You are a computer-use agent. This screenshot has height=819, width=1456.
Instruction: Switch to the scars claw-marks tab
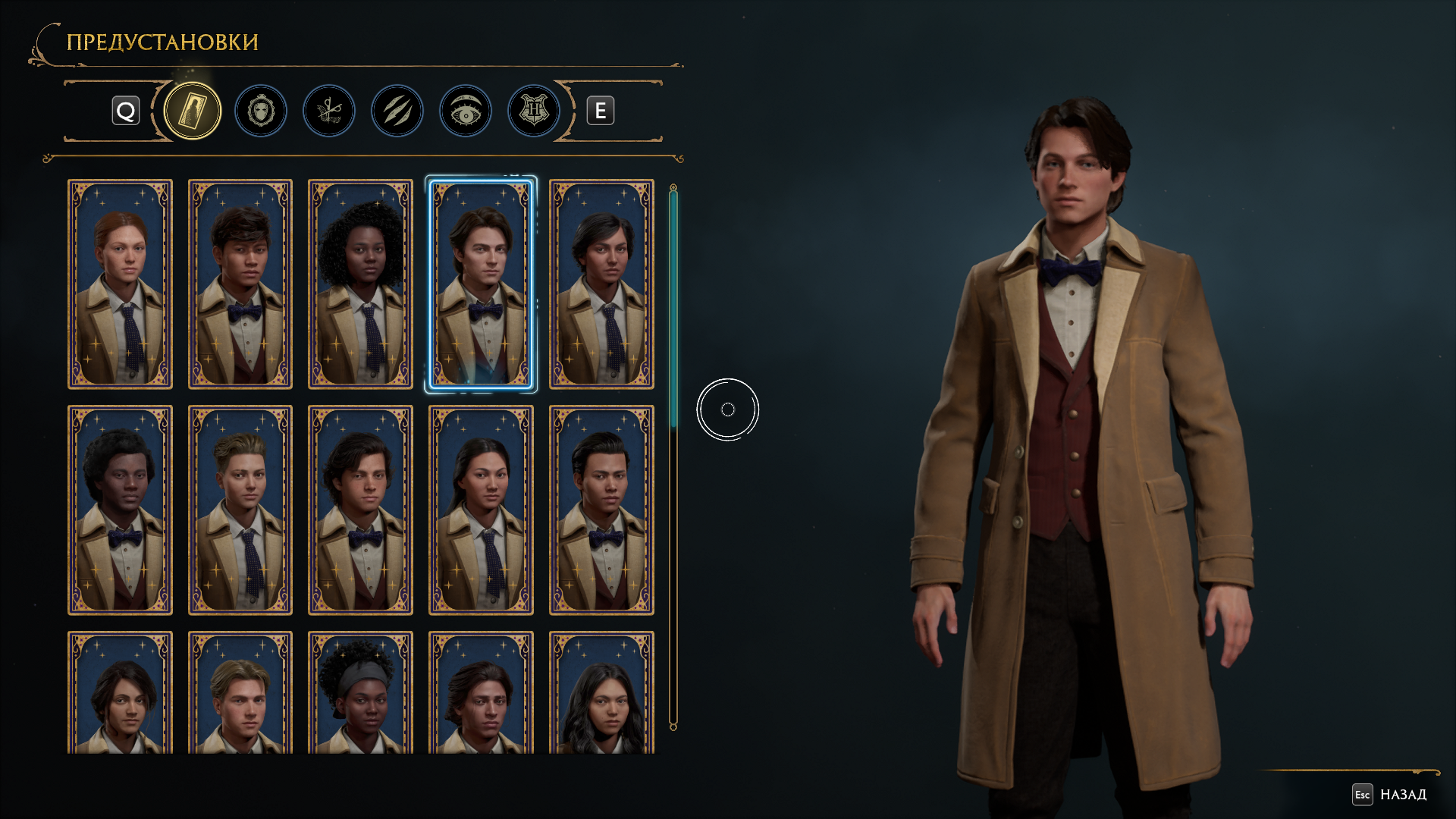point(397,111)
